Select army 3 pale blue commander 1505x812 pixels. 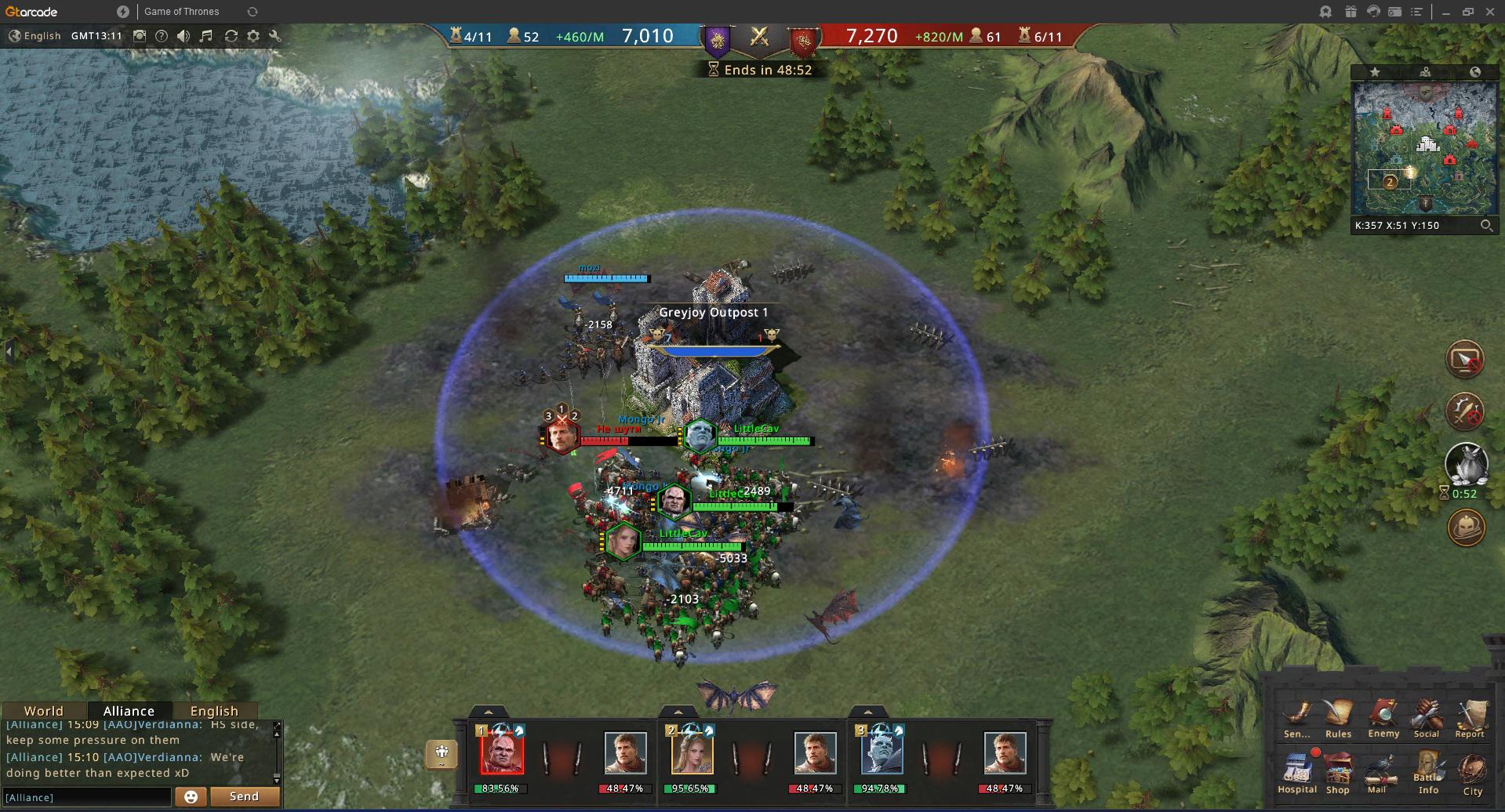[x=882, y=752]
